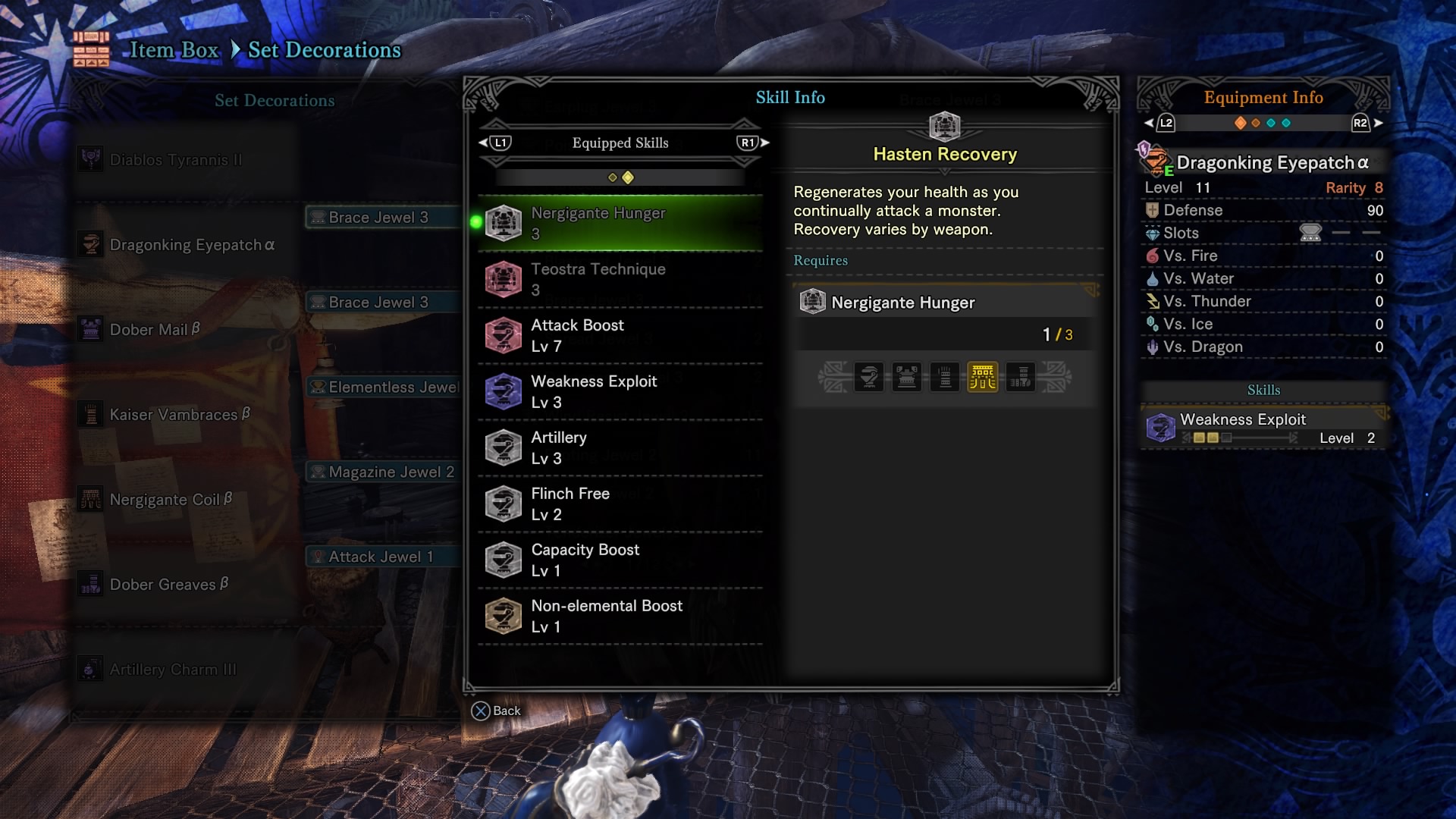Select Attack Boost Lv 7 skill
The height and width of the screenshot is (819, 1456).
[x=620, y=335]
